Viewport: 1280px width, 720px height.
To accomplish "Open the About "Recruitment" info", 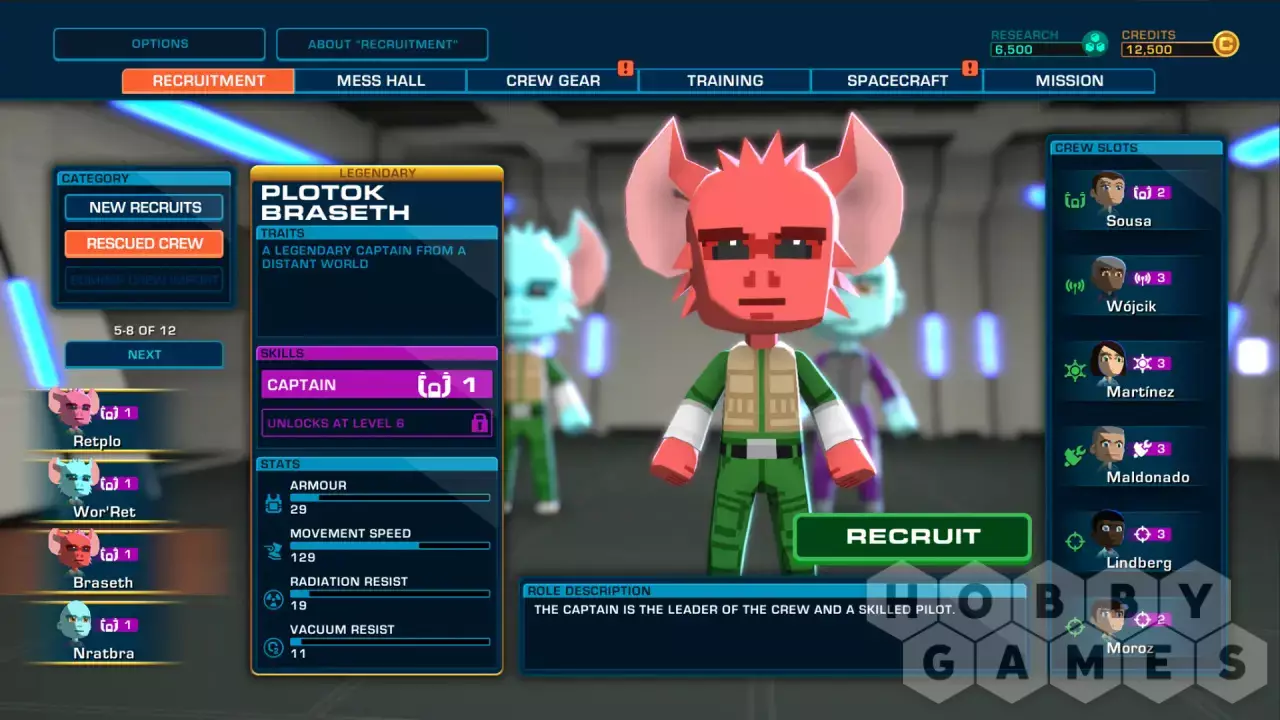I will [x=382, y=44].
